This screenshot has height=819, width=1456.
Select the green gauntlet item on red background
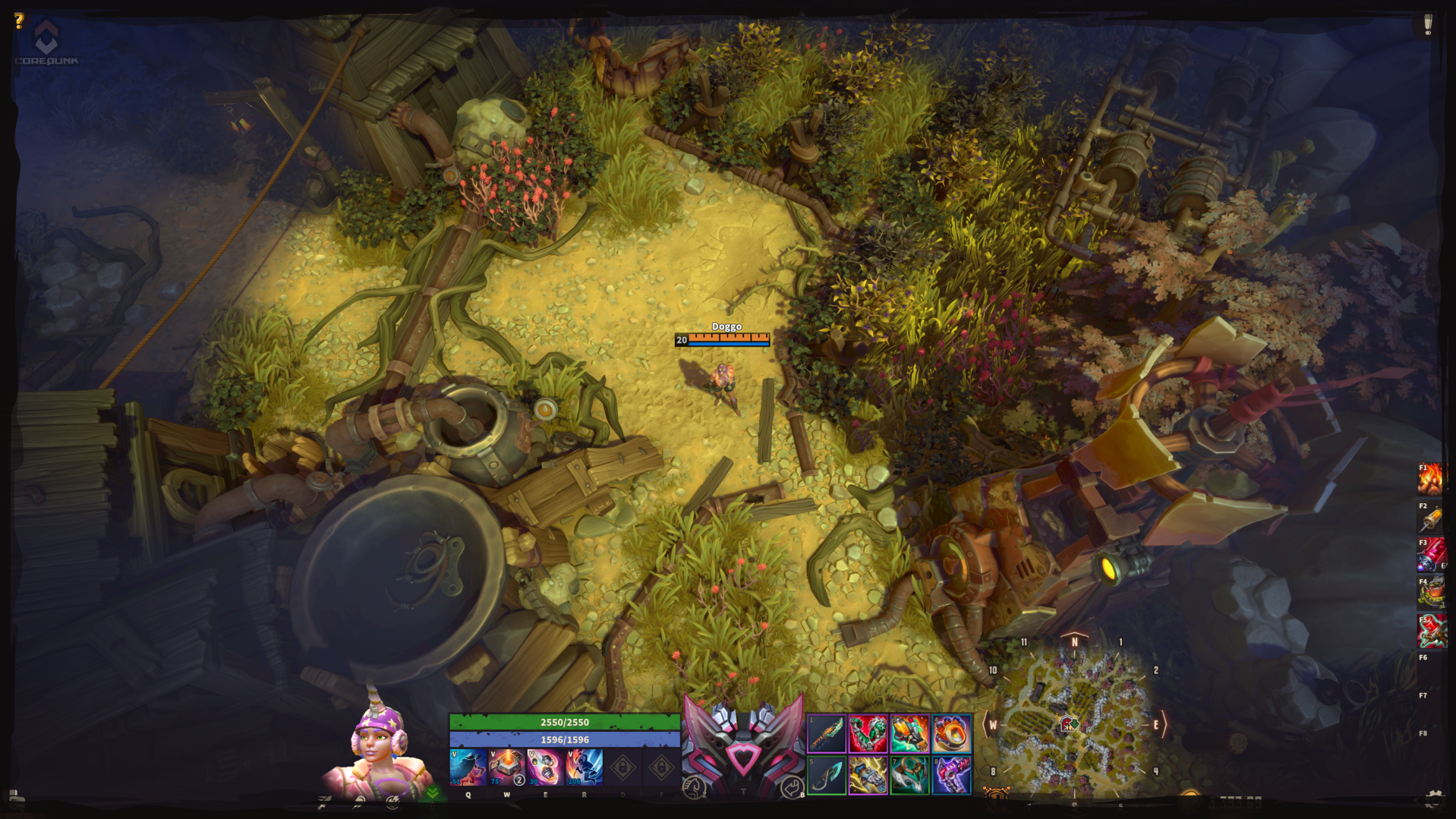pyautogui.click(x=868, y=734)
